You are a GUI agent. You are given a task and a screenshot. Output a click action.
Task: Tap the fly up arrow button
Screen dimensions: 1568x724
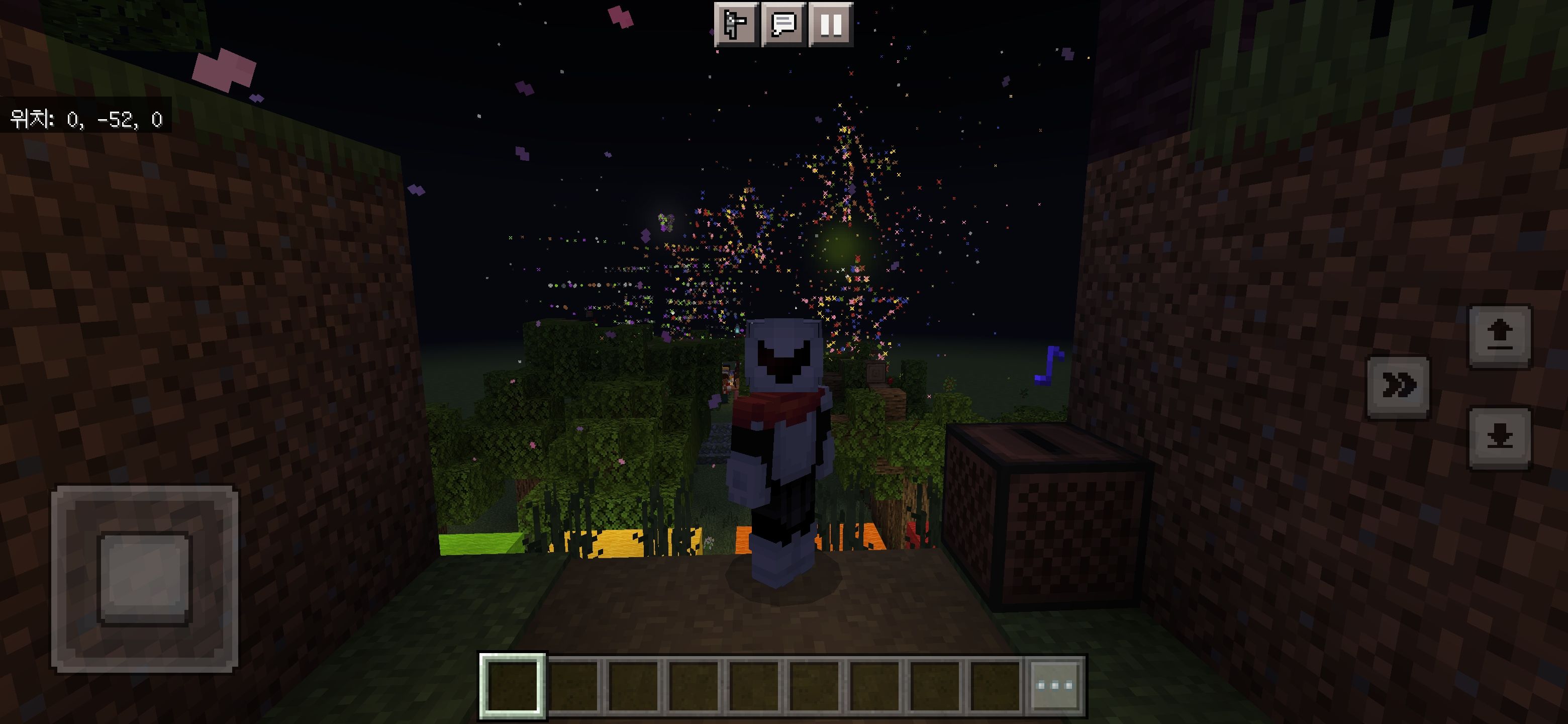1499,336
